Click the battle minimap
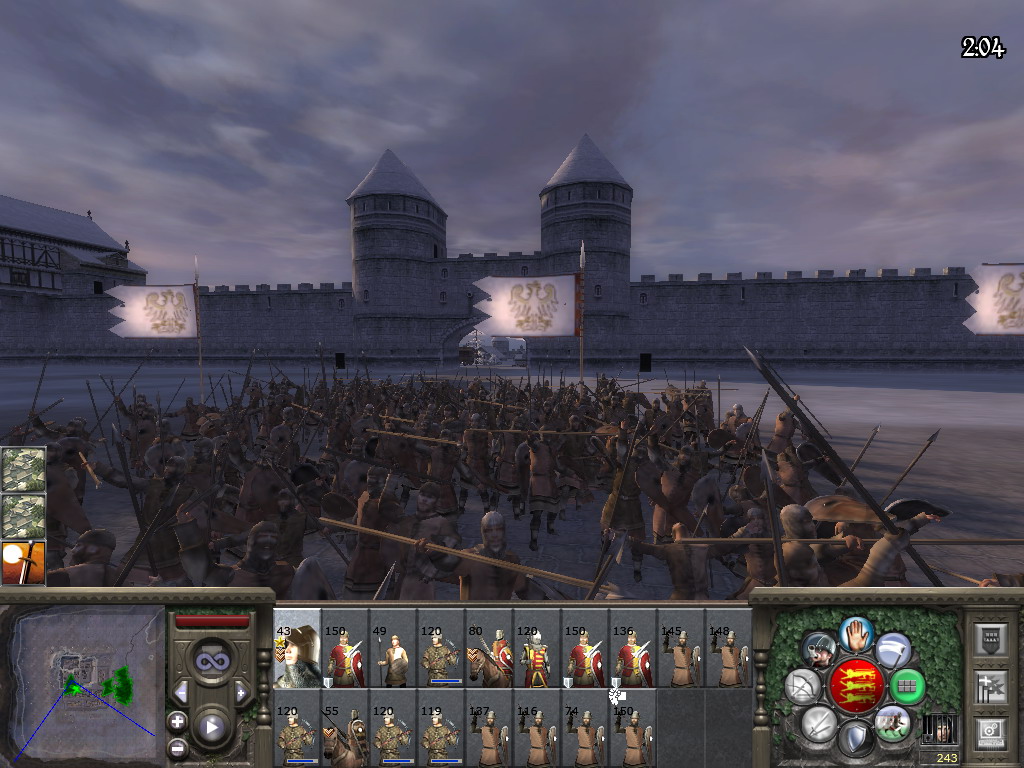The height and width of the screenshot is (768, 1024). click(x=82, y=682)
